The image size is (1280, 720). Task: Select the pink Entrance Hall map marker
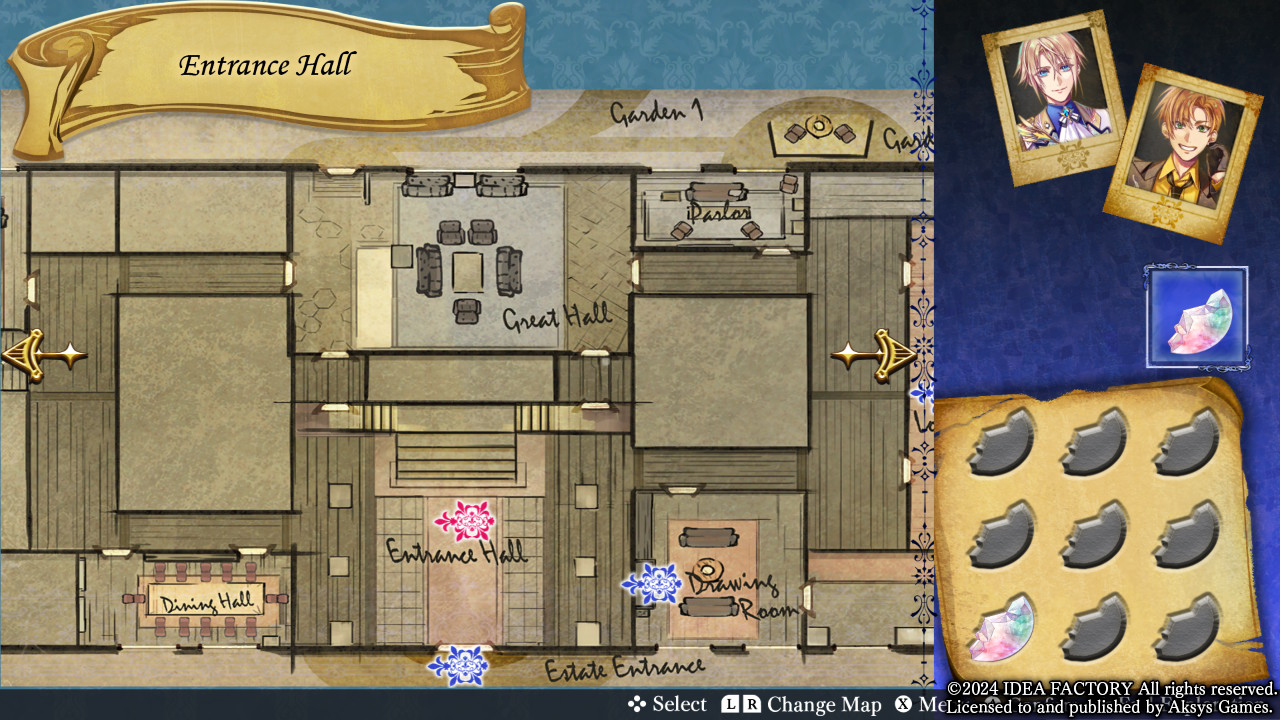point(465,521)
